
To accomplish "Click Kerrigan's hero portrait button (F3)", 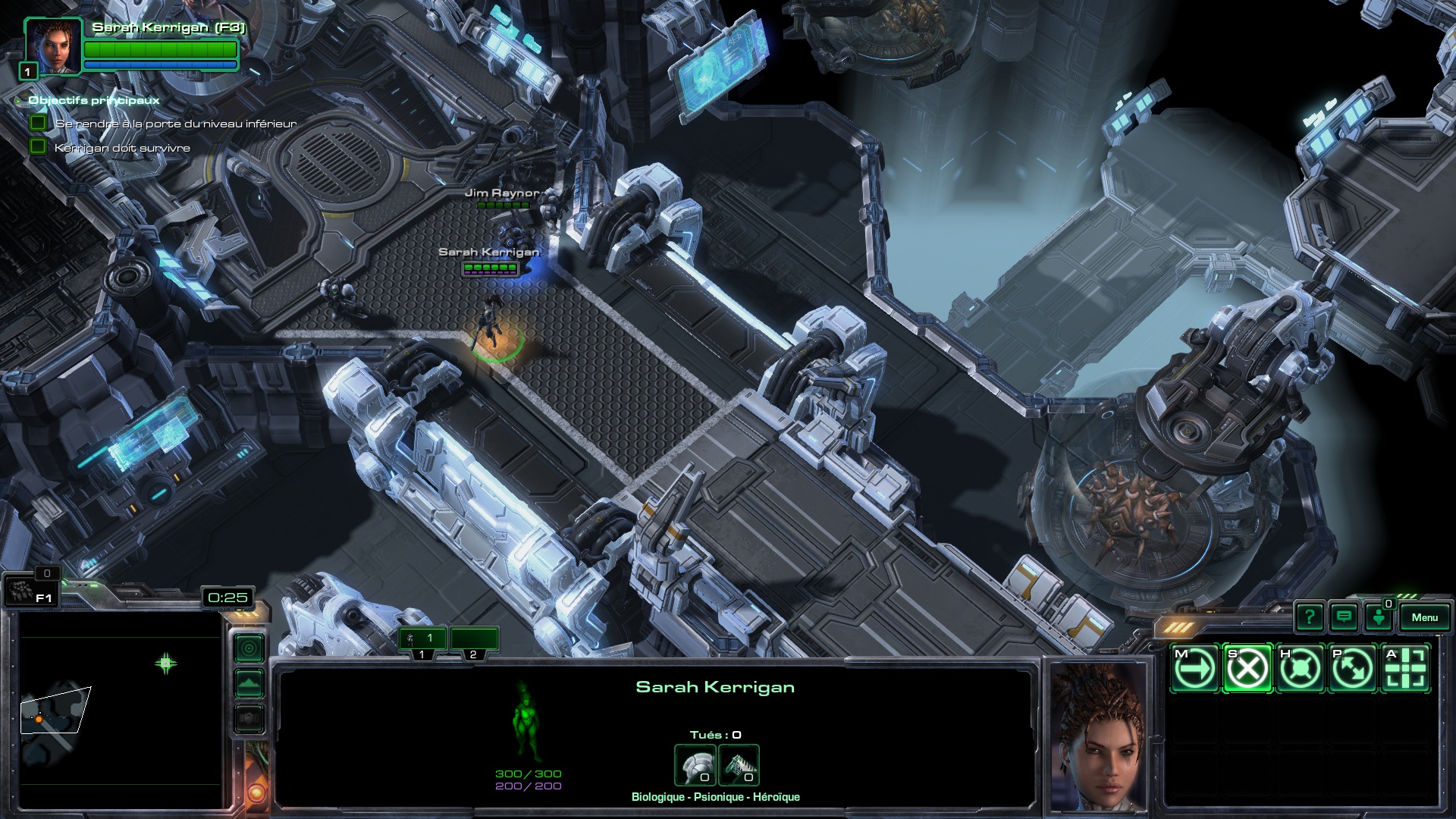I will [x=53, y=46].
